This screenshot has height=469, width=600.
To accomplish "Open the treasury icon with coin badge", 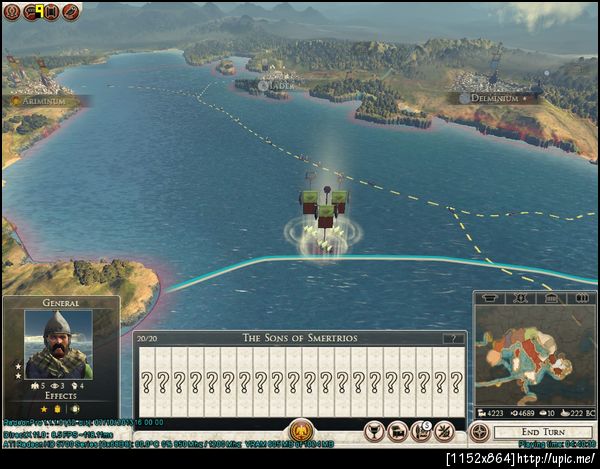I will click(420, 431).
